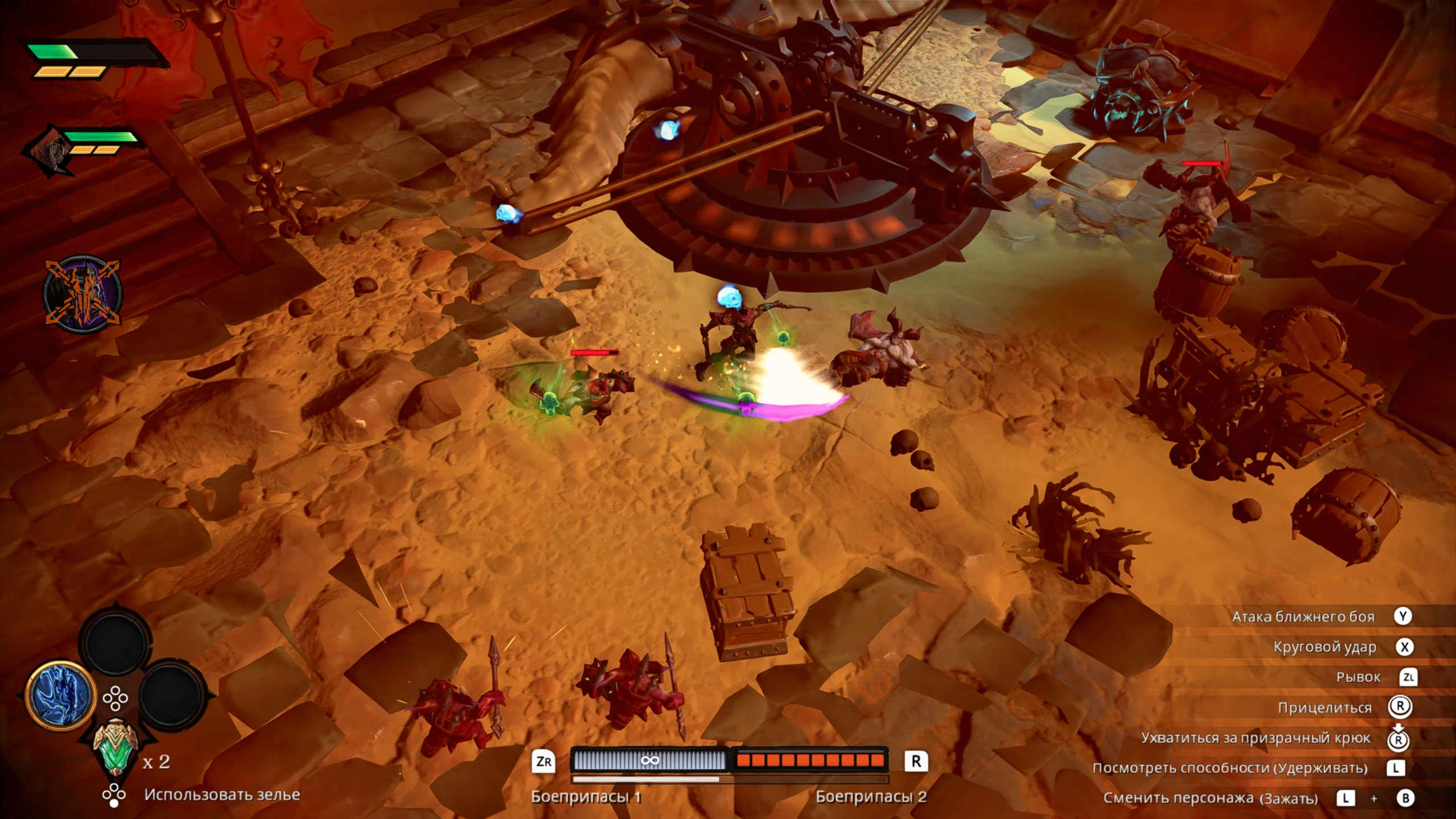The height and width of the screenshot is (819, 1456).
Task: Select the blue creature ability slot
Action: (60, 695)
